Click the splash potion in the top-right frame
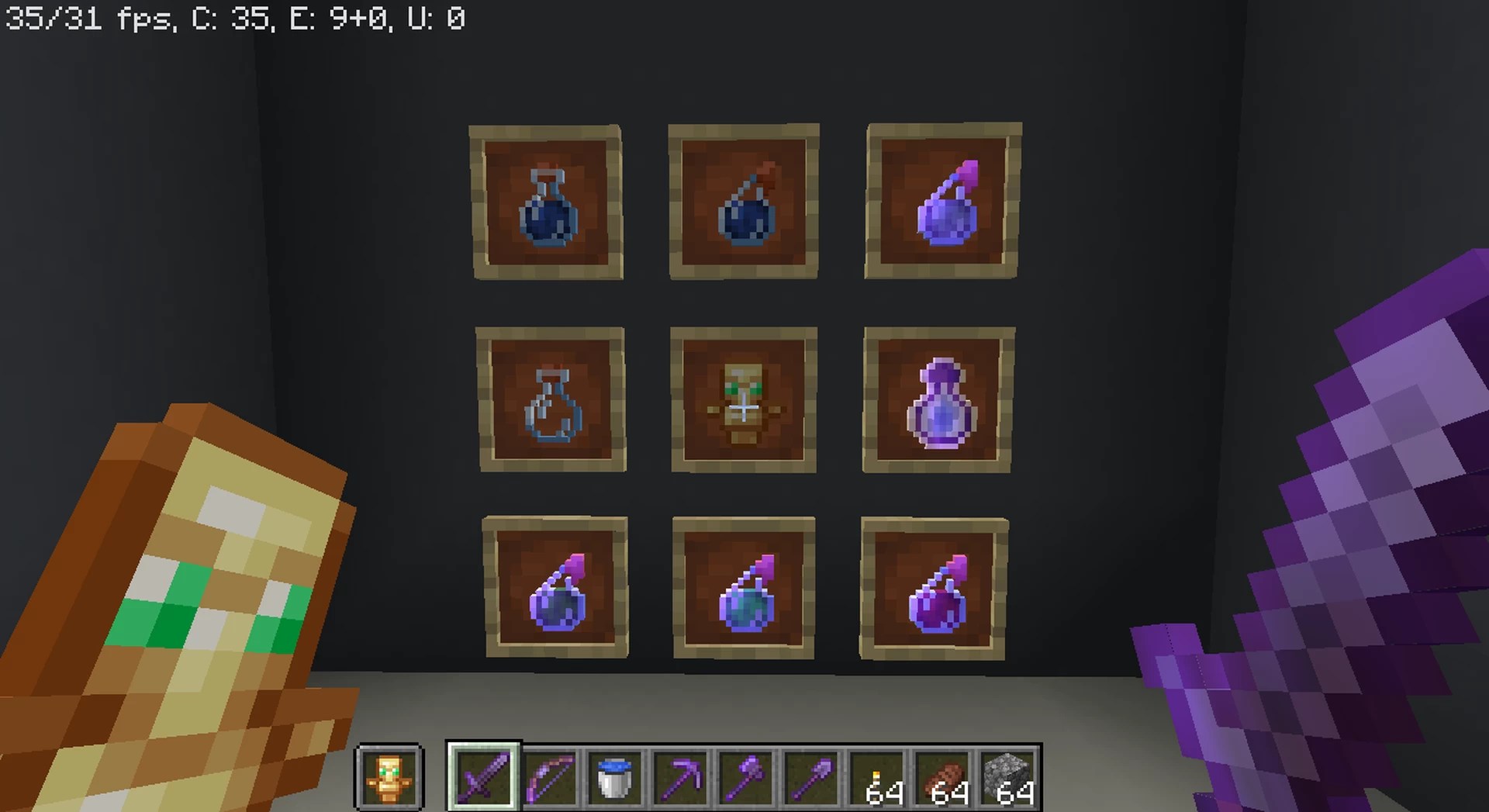 [x=941, y=202]
